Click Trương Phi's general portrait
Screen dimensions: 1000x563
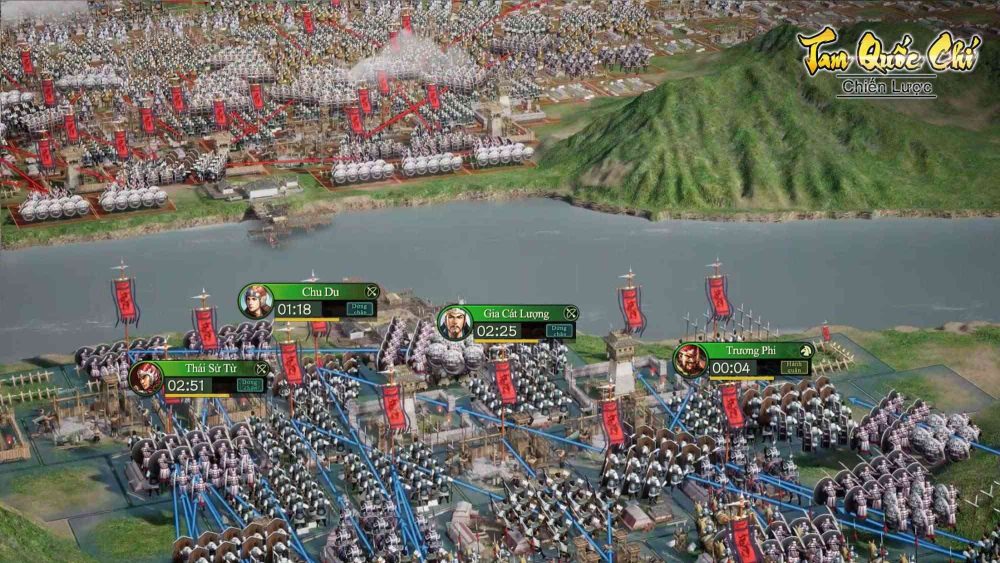coord(690,359)
